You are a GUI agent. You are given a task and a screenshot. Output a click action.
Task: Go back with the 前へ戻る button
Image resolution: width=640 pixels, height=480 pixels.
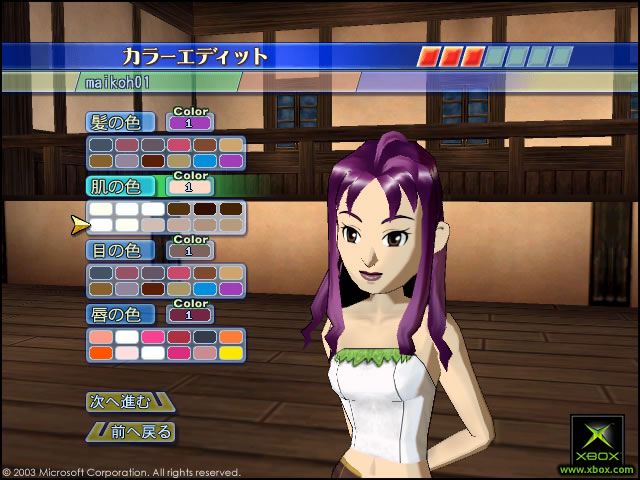[x=131, y=432]
